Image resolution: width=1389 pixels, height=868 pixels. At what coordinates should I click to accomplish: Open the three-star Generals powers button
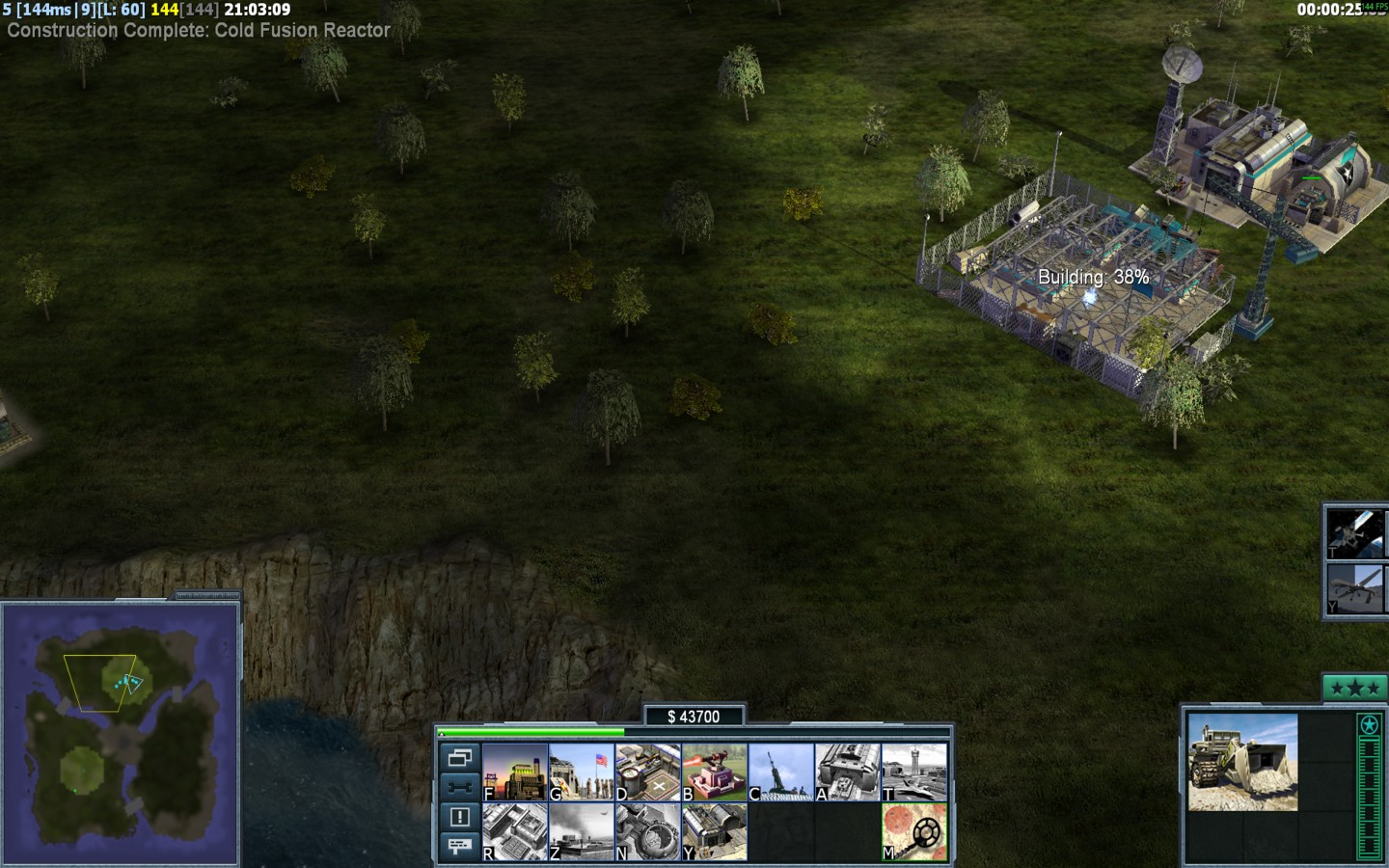1355,688
